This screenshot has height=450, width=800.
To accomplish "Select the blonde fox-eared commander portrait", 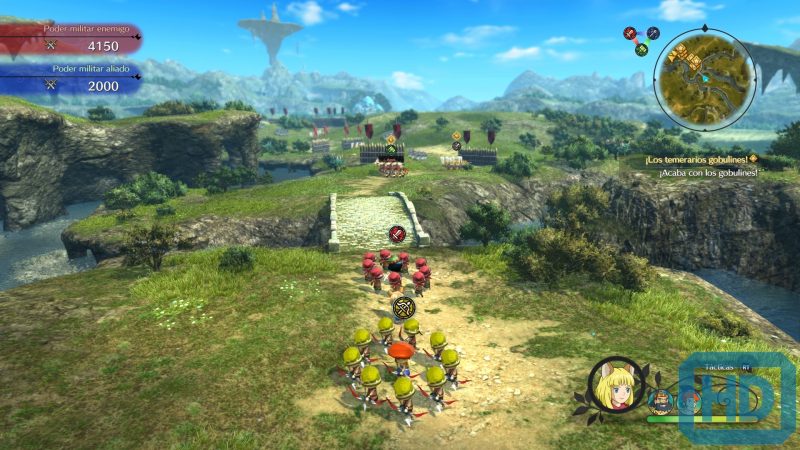I will [617, 383].
